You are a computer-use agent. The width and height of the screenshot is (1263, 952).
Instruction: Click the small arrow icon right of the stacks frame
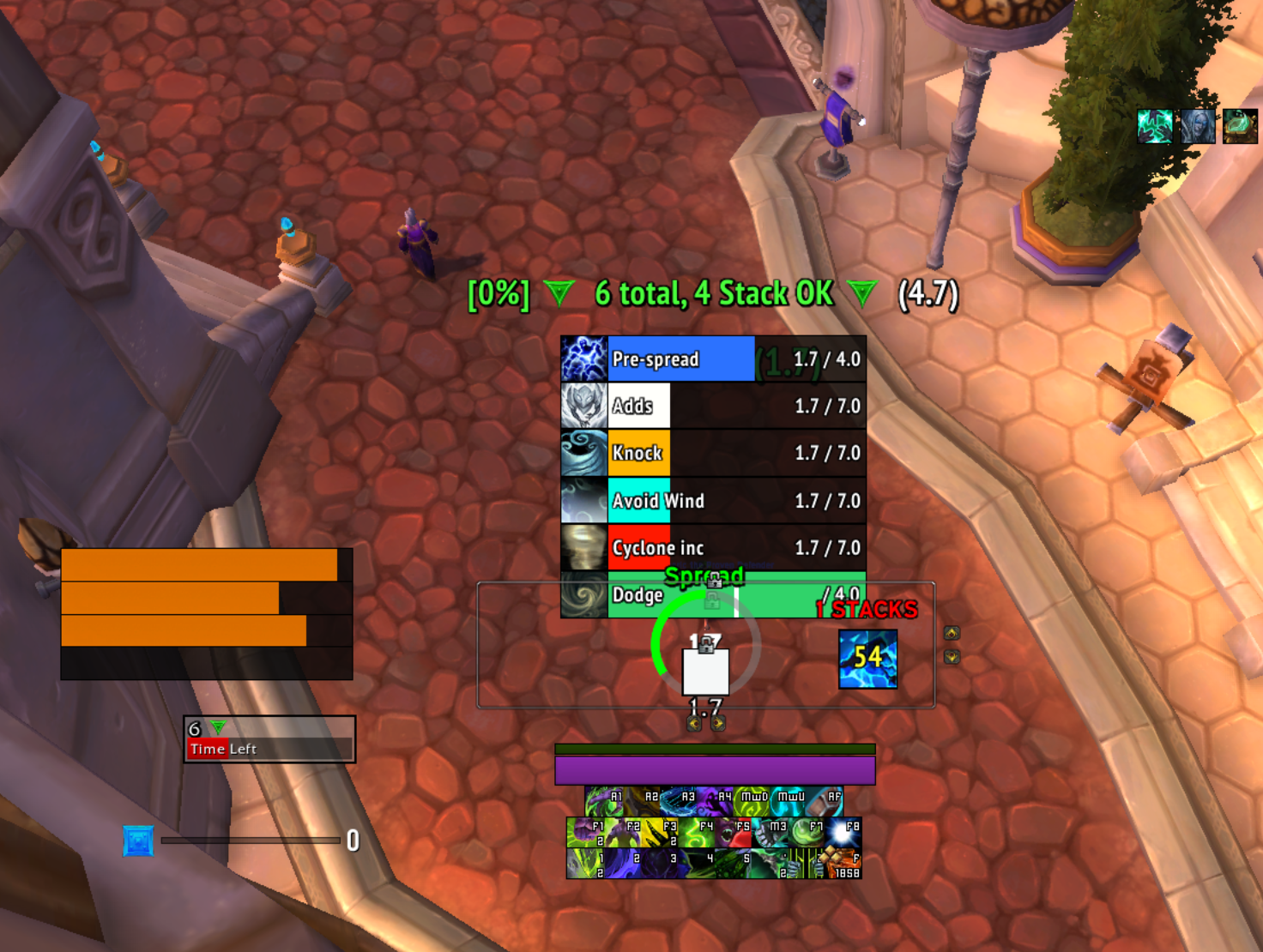(x=951, y=633)
